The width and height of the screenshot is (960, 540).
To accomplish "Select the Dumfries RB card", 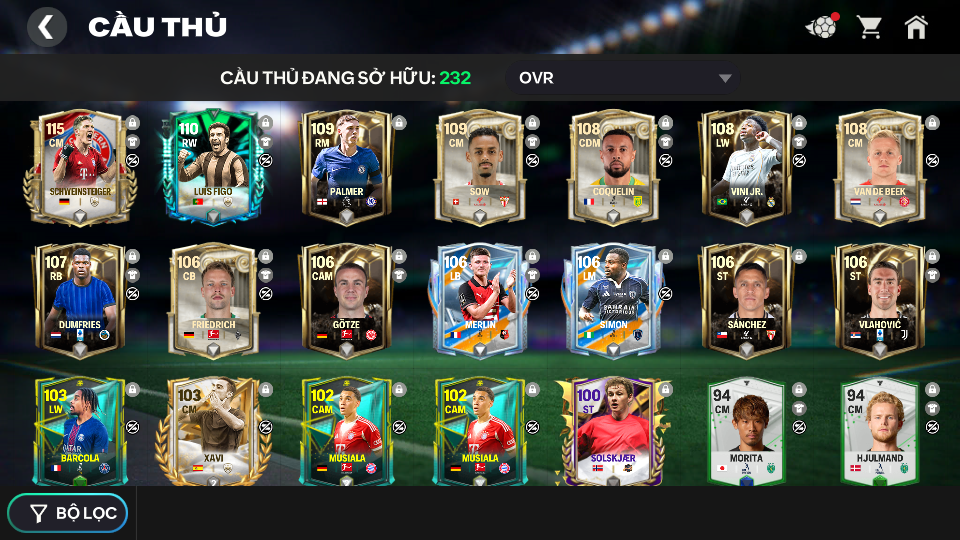I will click(79, 300).
